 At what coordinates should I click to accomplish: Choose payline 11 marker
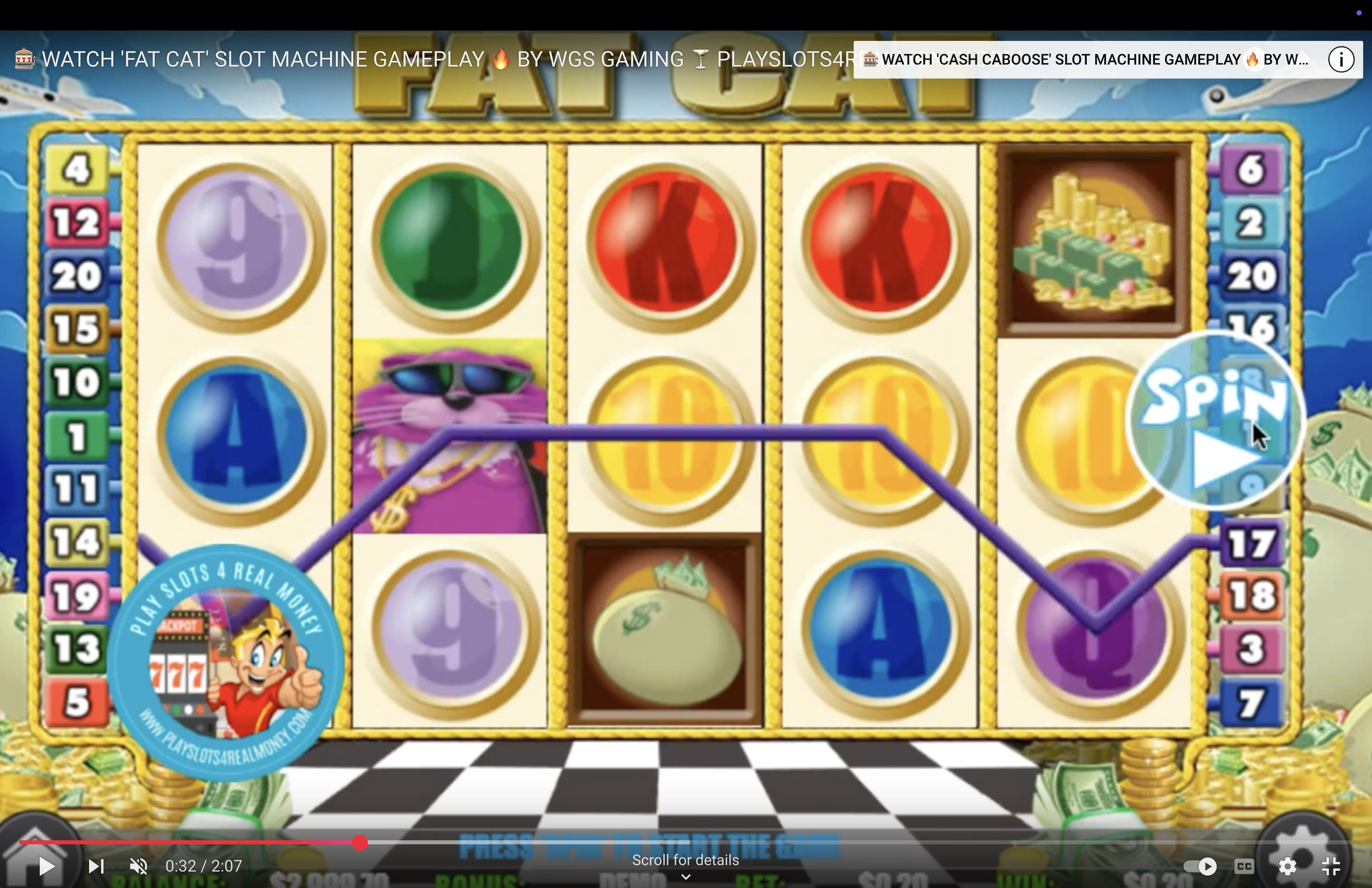(x=77, y=489)
